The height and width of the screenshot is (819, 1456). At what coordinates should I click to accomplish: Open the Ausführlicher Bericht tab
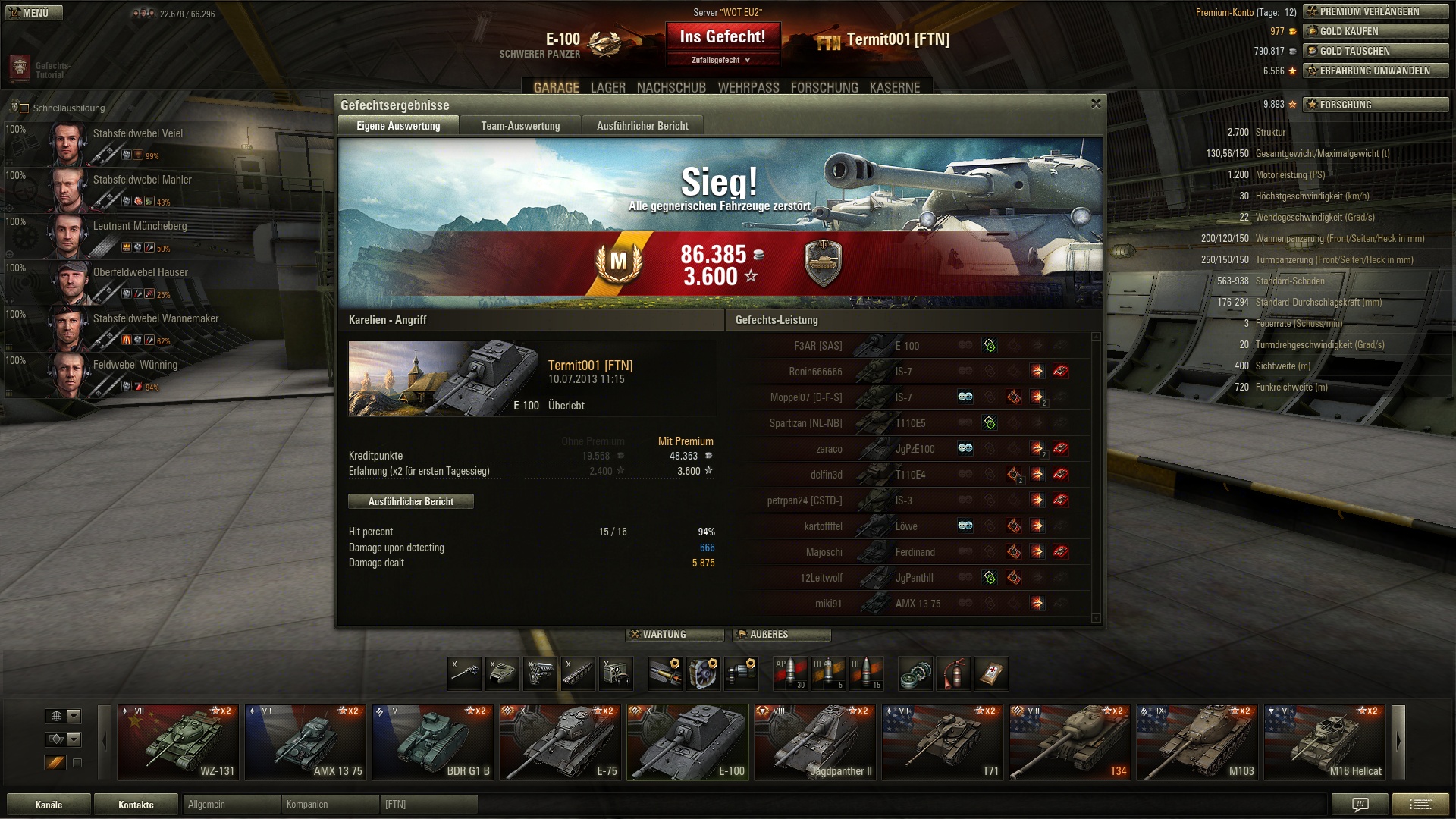pos(642,126)
